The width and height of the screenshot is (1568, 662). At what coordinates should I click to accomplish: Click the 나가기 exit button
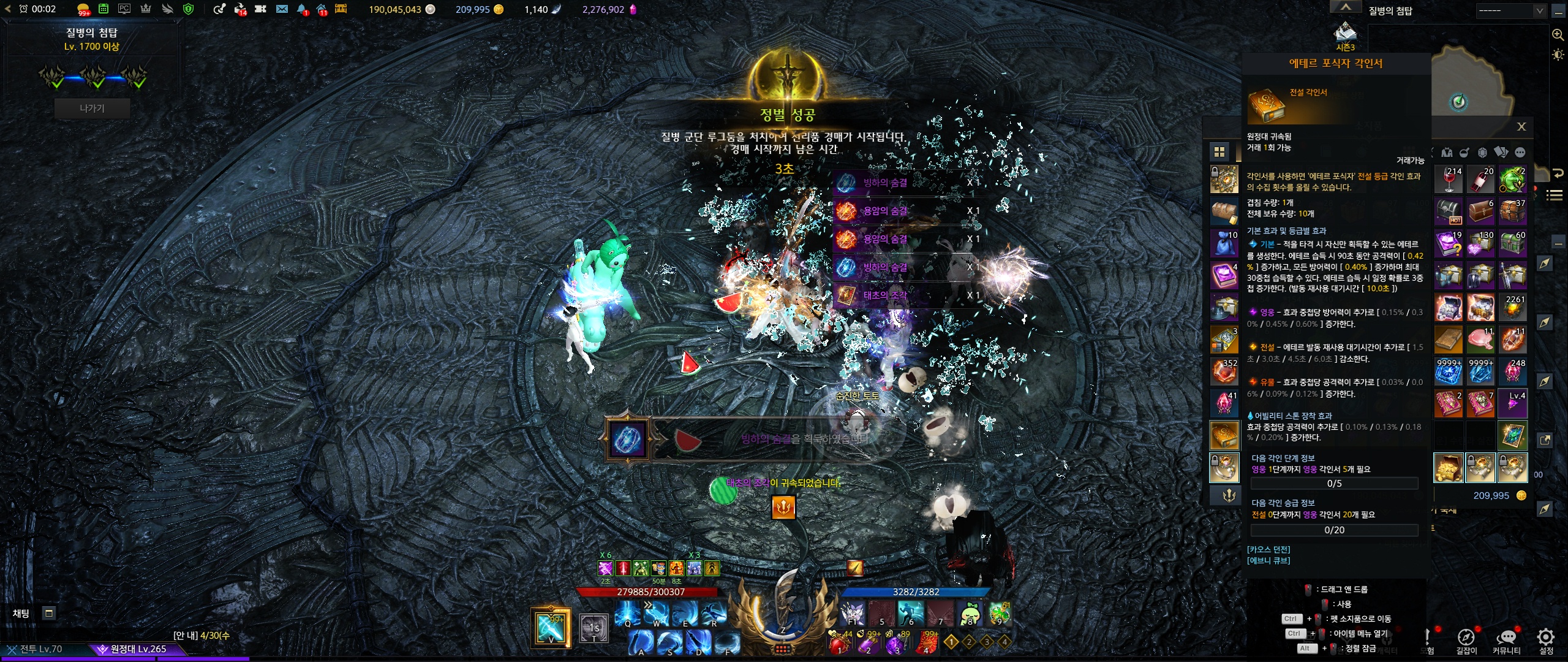pos(92,108)
